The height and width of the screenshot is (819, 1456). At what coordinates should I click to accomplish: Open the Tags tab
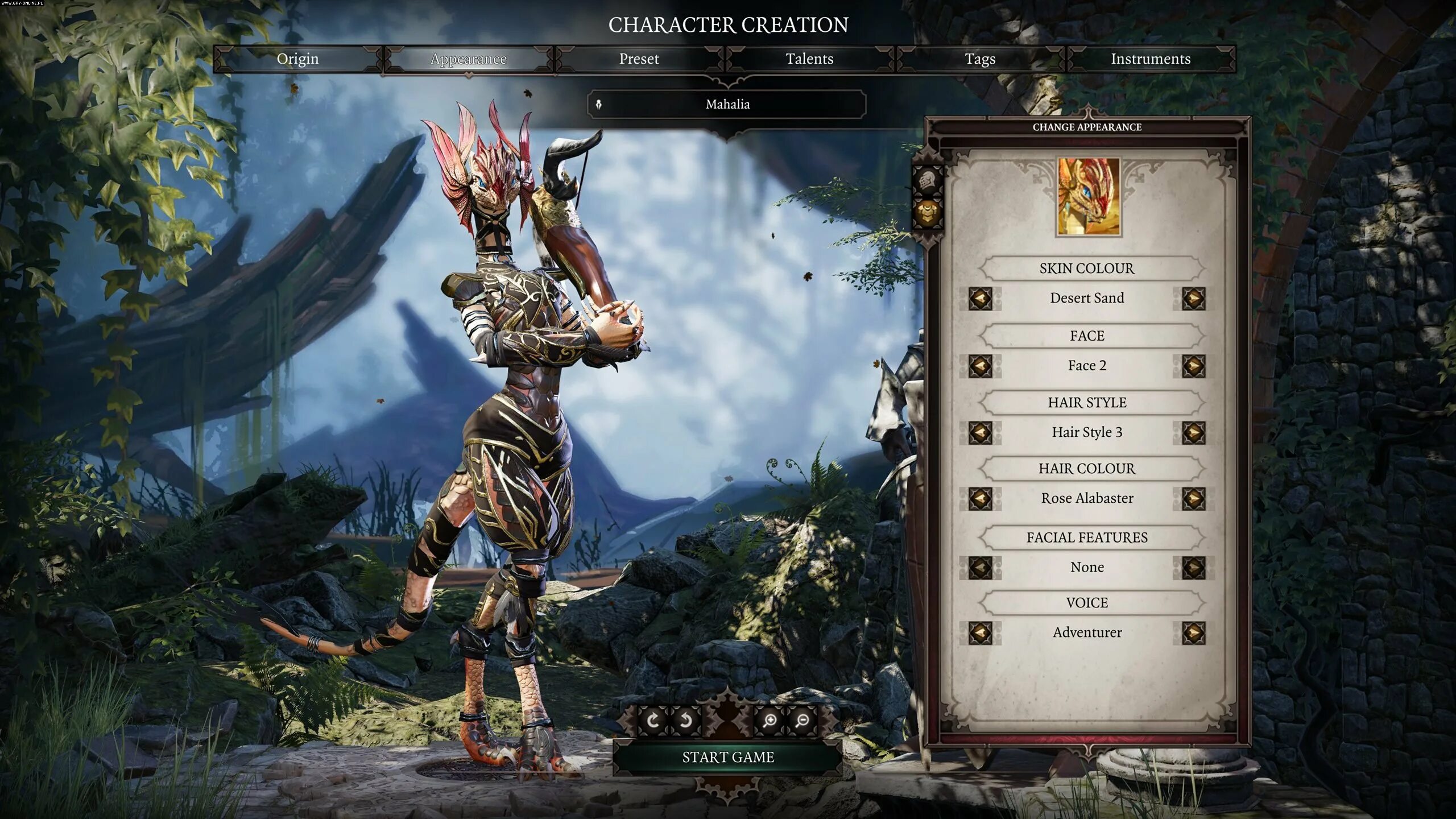(x=980, y=59)
